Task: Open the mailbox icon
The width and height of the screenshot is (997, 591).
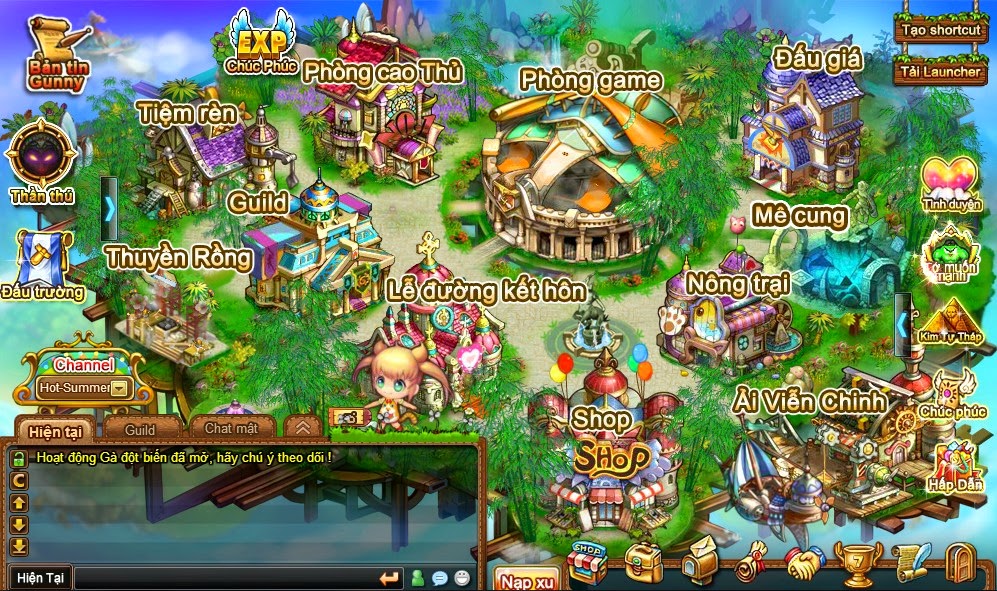Action: [697, 565]
